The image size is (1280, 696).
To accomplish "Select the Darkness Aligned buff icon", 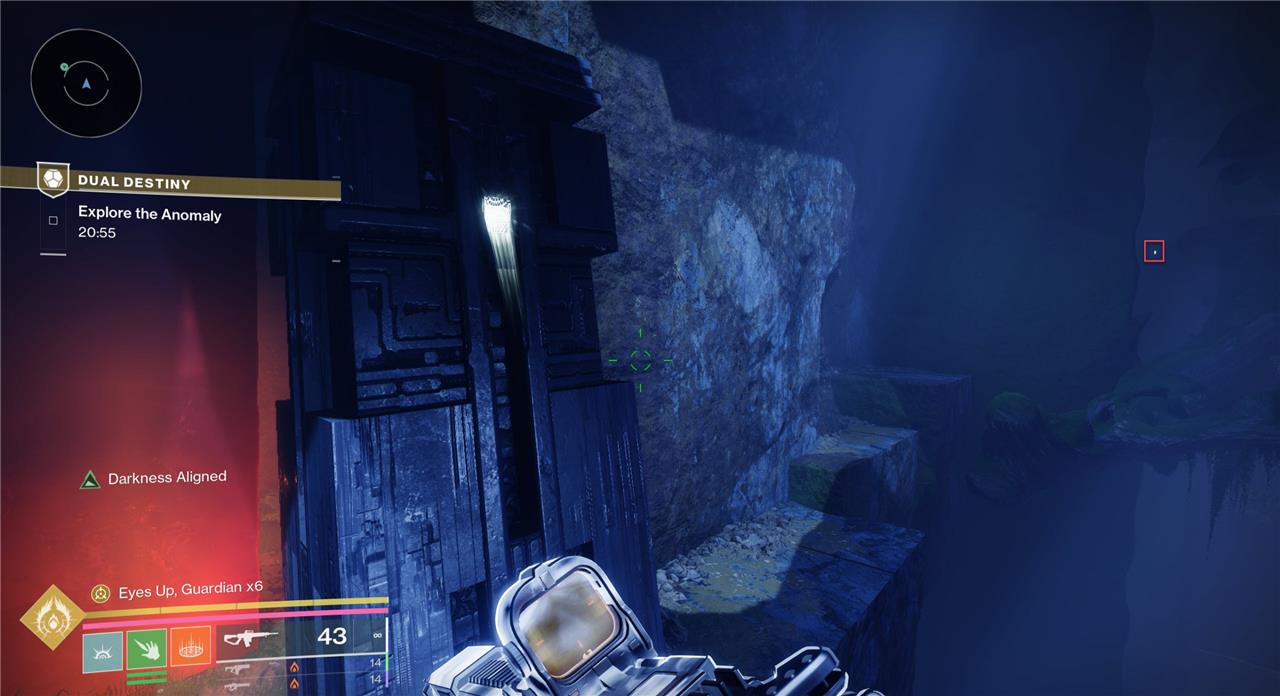I will point(91,479).
